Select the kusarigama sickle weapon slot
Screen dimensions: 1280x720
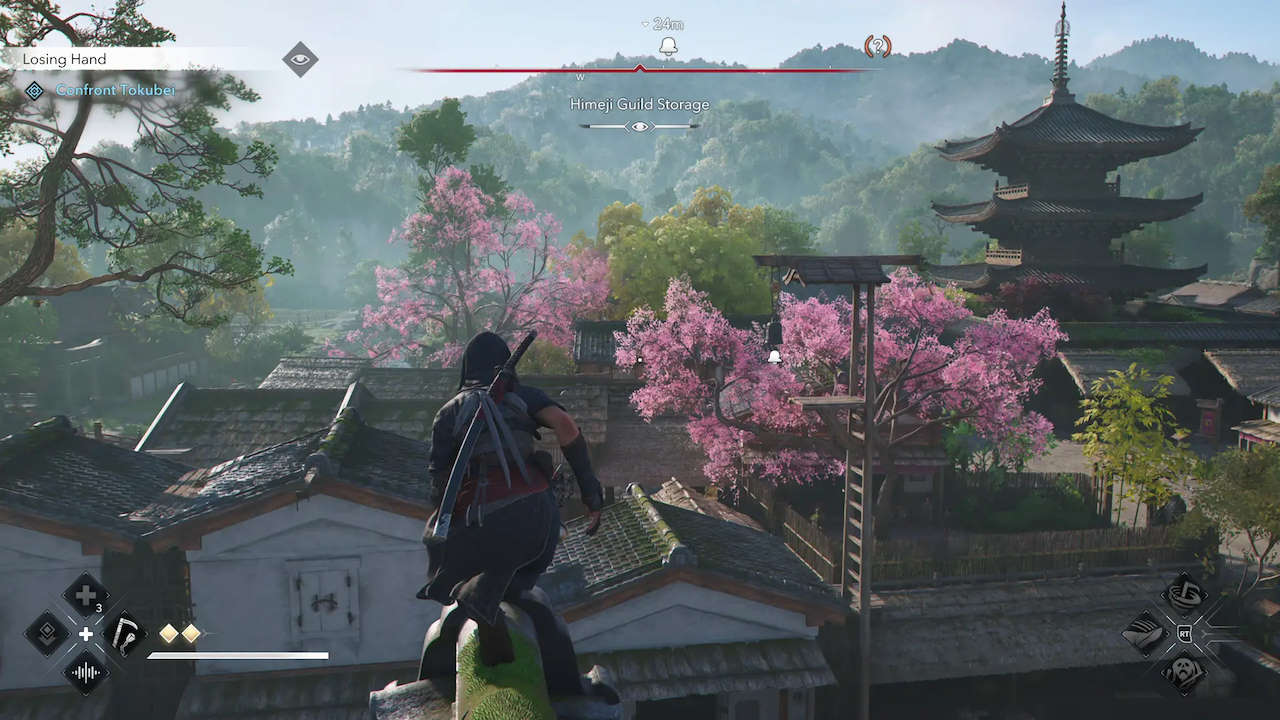coord(125,633)
